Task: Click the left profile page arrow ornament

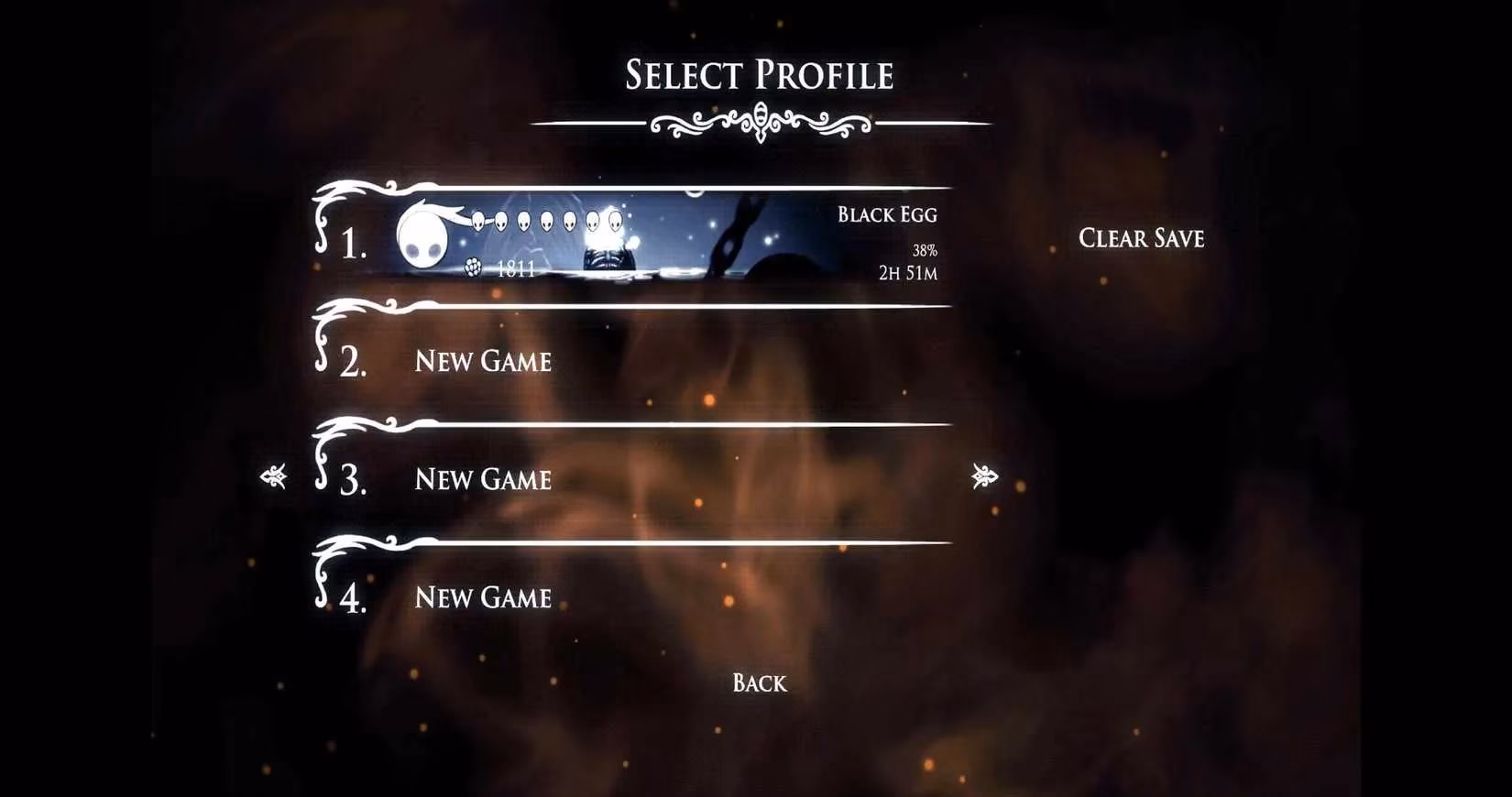Action: click(x=276, y=476)
